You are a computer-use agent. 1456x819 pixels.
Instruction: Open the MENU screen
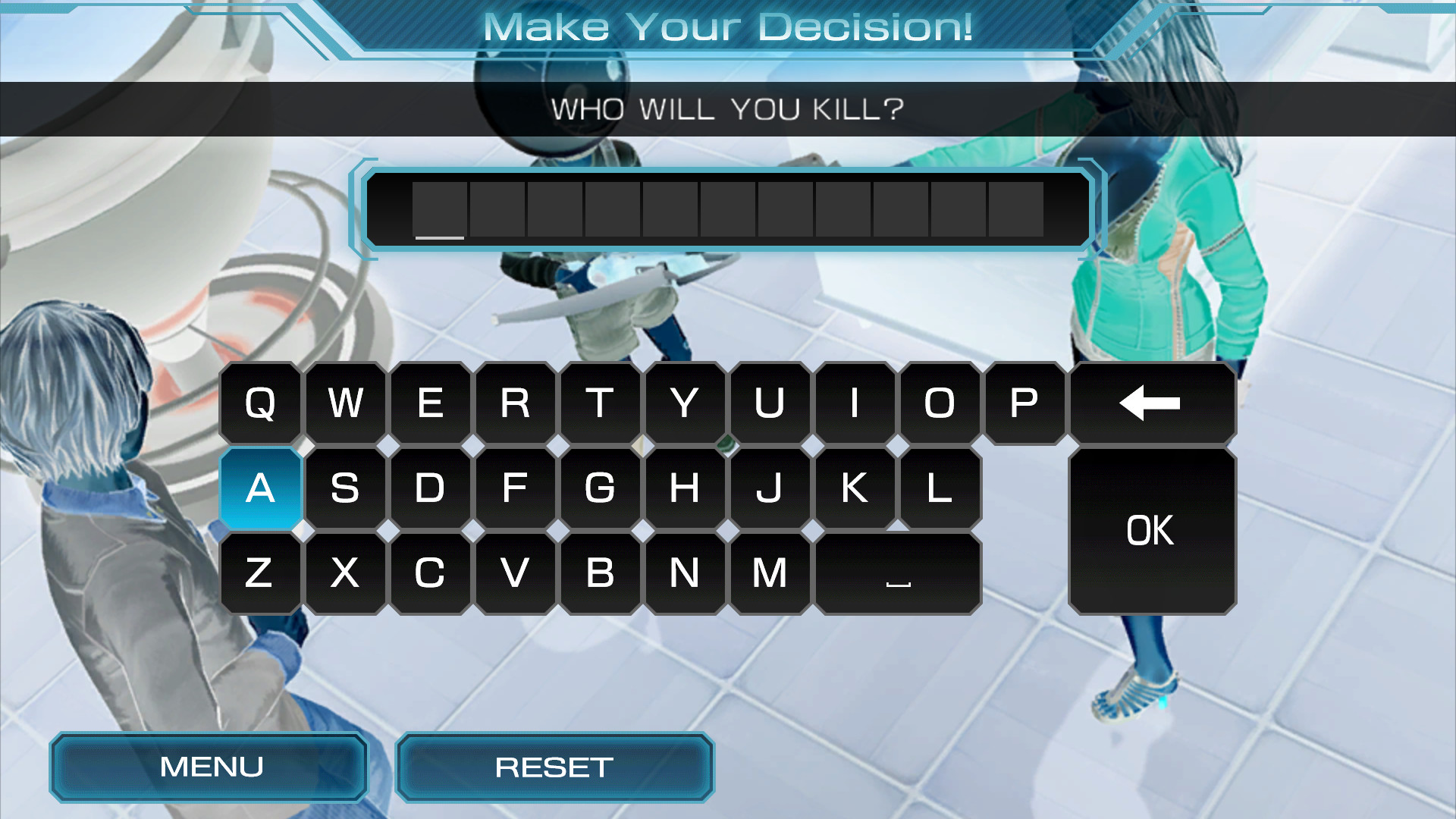click(x=209, y=767)
